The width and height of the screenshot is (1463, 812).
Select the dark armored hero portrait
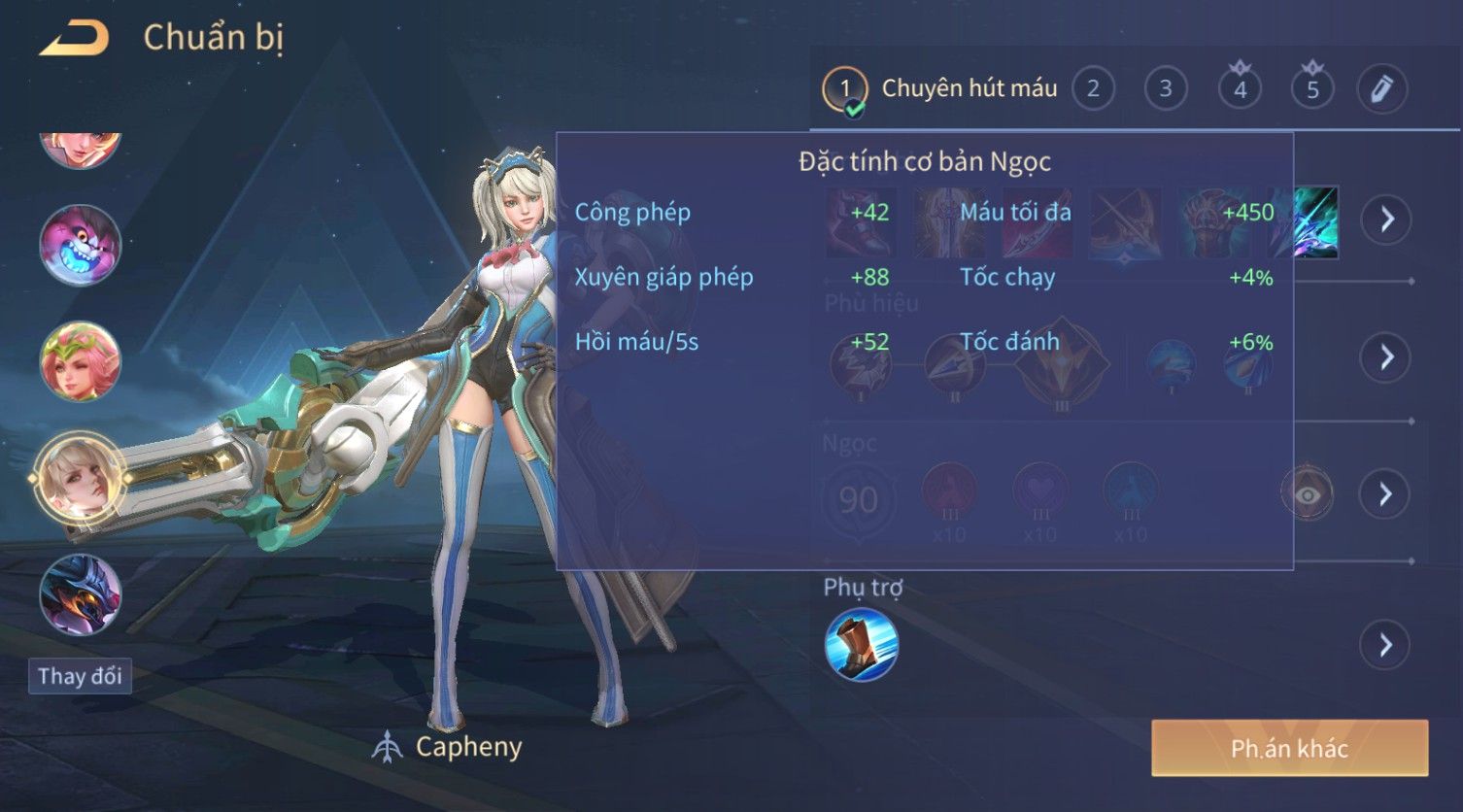coord(81,593)
